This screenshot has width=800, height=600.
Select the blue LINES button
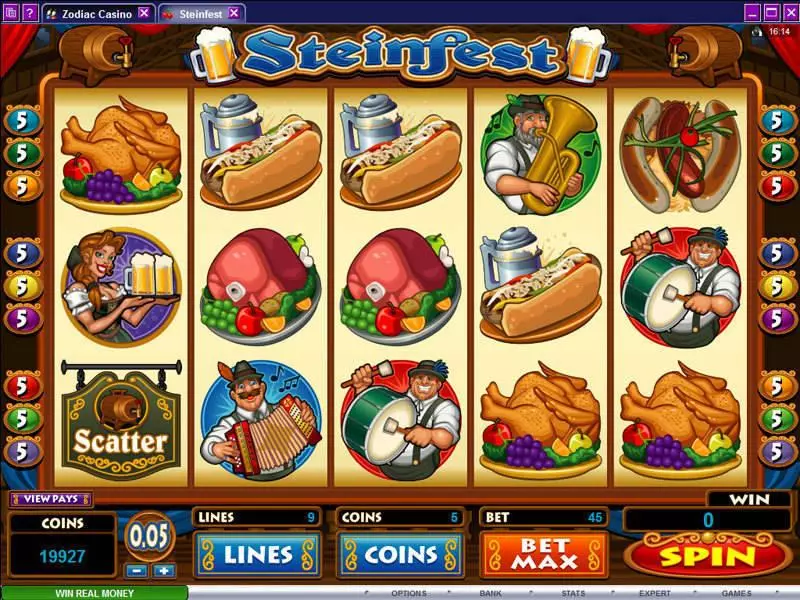pos(258,555)
